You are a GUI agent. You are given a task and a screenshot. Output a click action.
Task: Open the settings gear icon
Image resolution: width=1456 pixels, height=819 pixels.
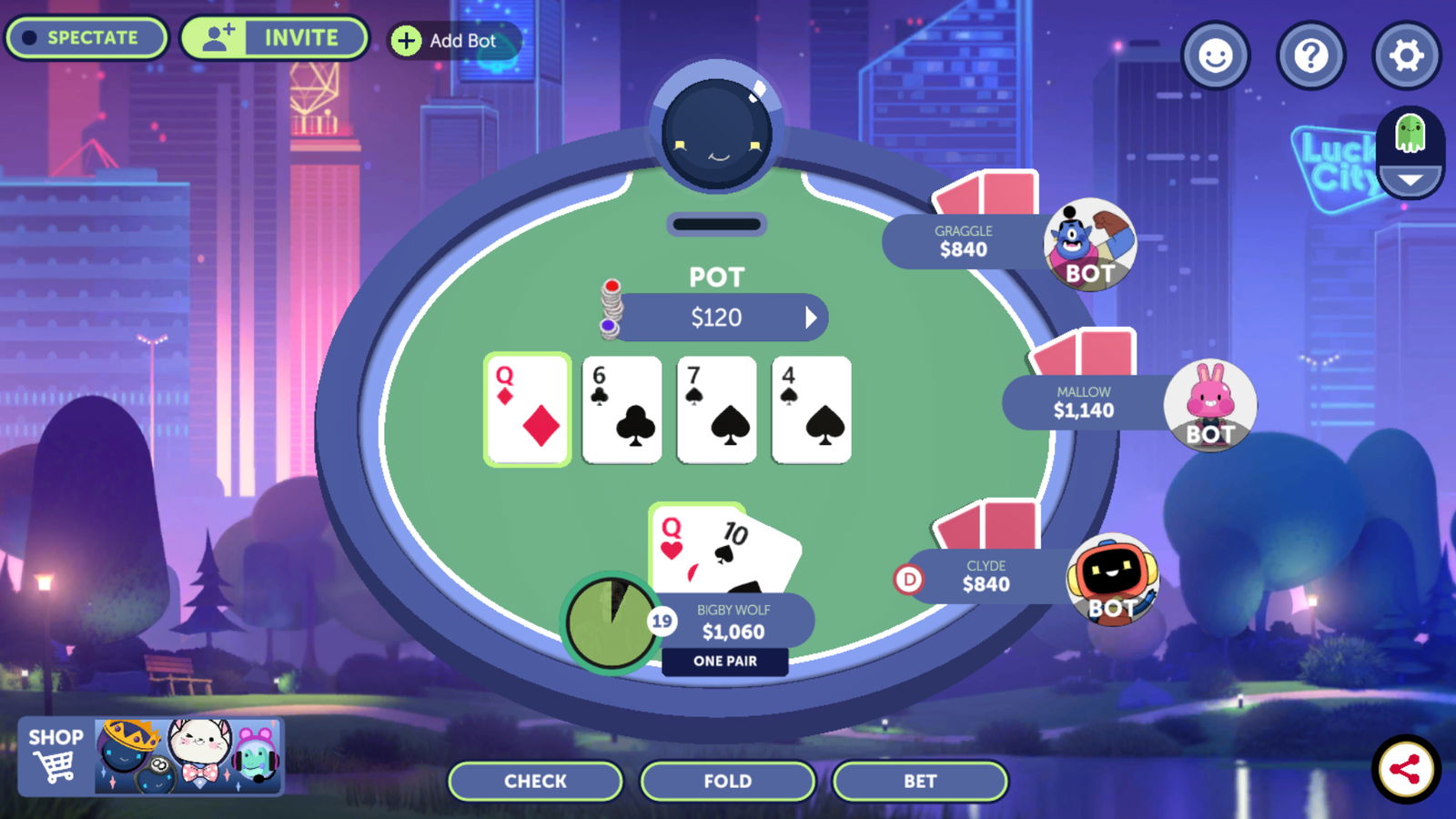[1406, 56]
